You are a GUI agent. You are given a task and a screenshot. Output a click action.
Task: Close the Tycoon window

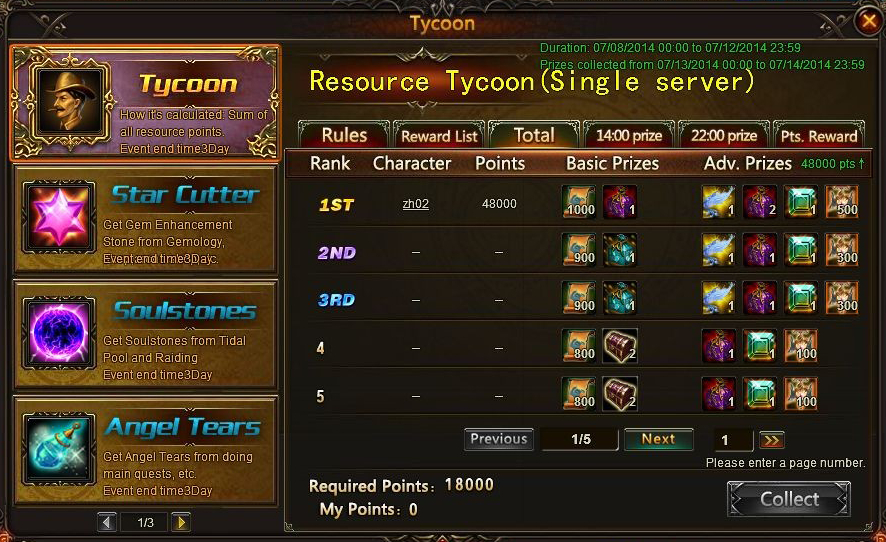(x=868, y=20)
